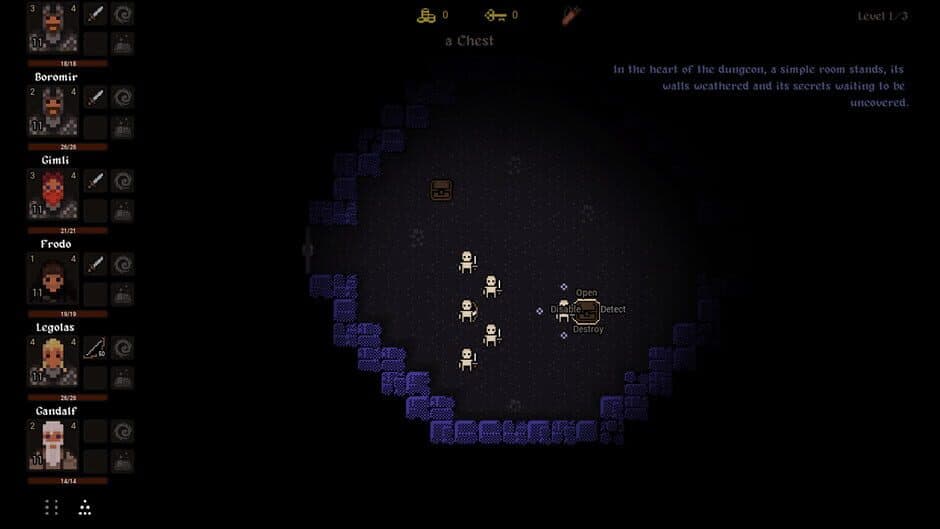Switch to the two-column formation icon
This screenshot has width=940, height=529.
tap(52, 507)
